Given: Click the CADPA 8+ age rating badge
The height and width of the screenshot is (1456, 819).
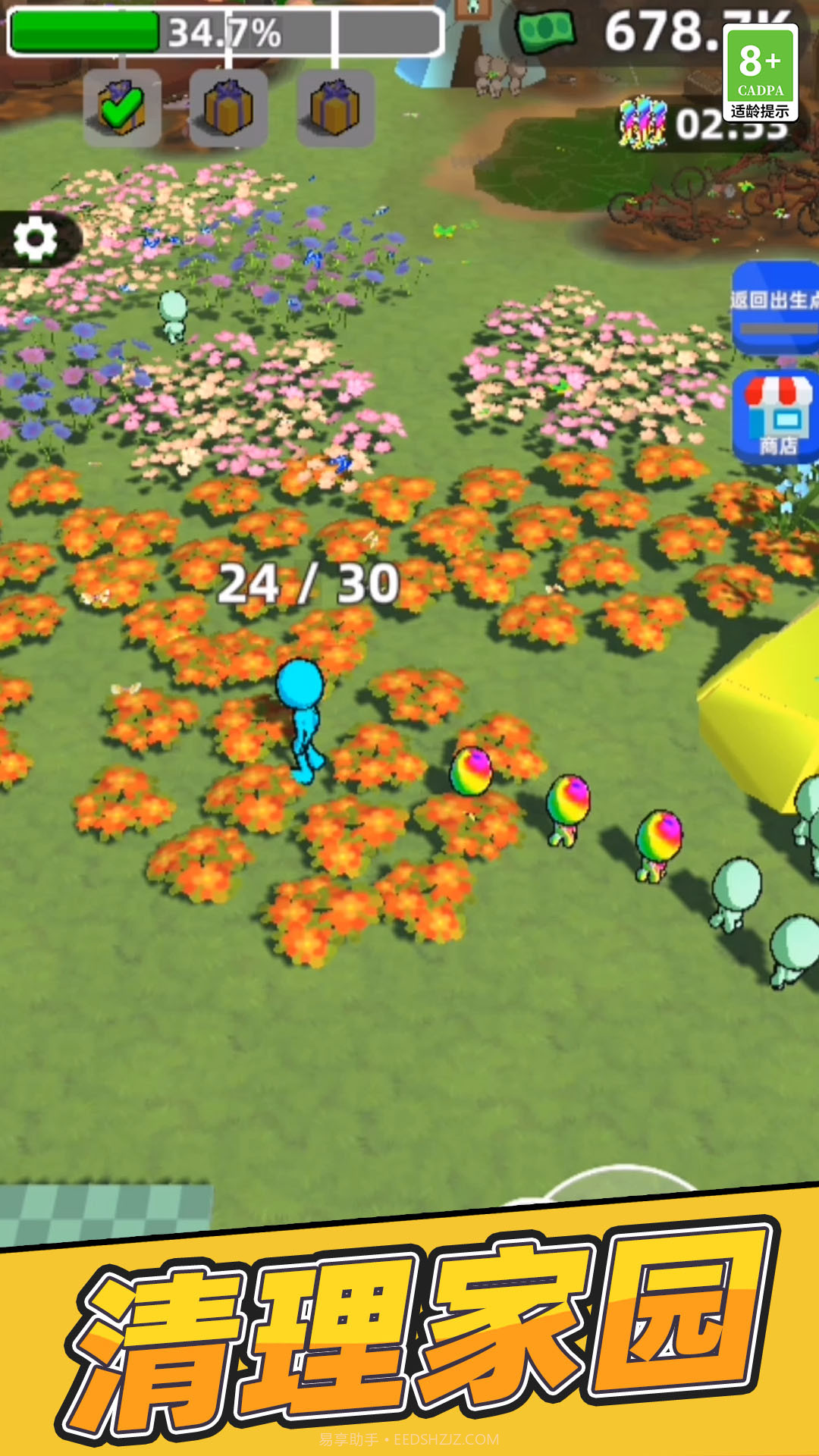Looking at the screenshot, I should (x=760, y=73).
